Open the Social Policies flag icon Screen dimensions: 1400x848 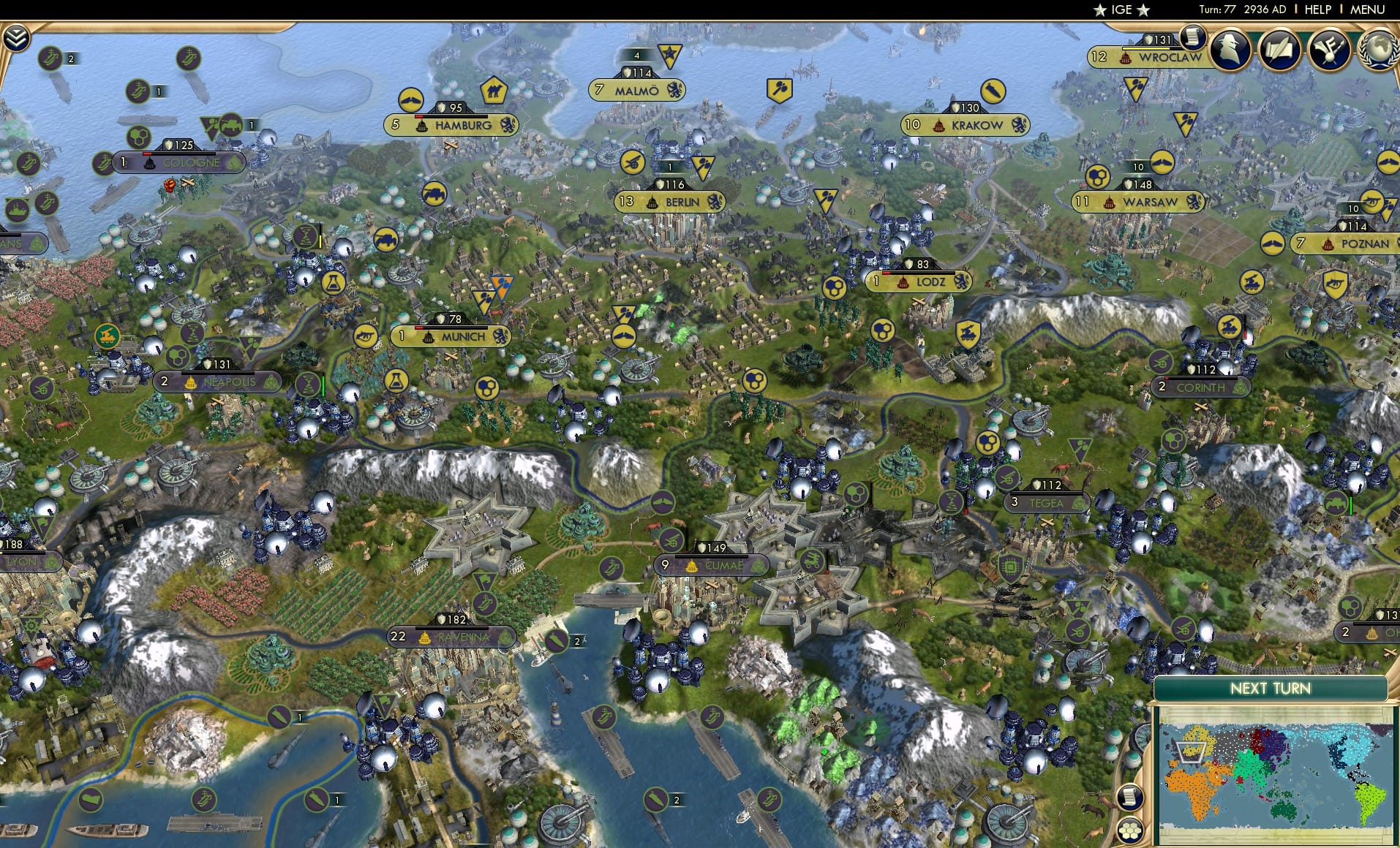pyautogui.click(x=1331, y=50)
